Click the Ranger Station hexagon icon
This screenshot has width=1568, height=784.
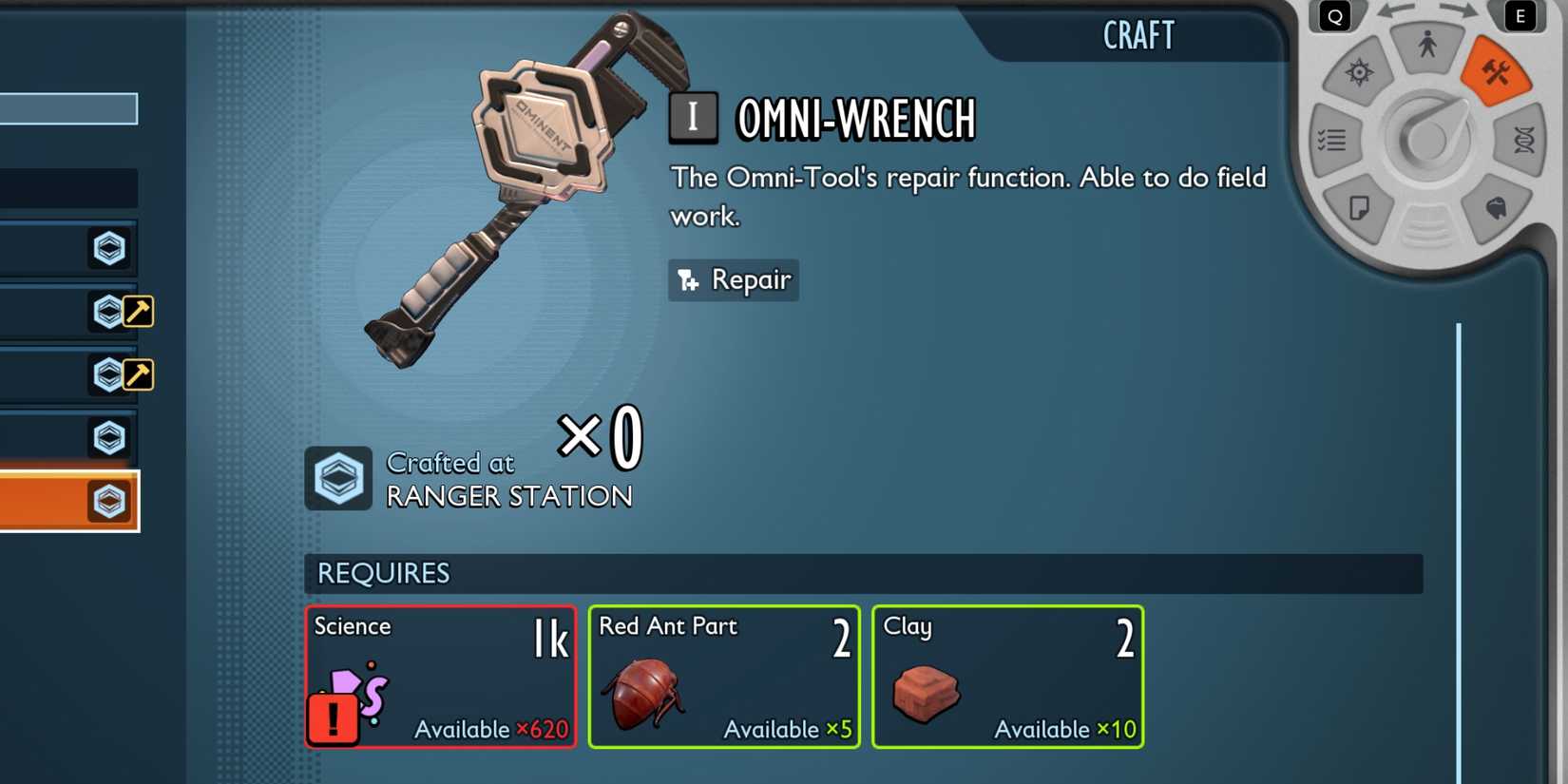(x=338, y=478)
